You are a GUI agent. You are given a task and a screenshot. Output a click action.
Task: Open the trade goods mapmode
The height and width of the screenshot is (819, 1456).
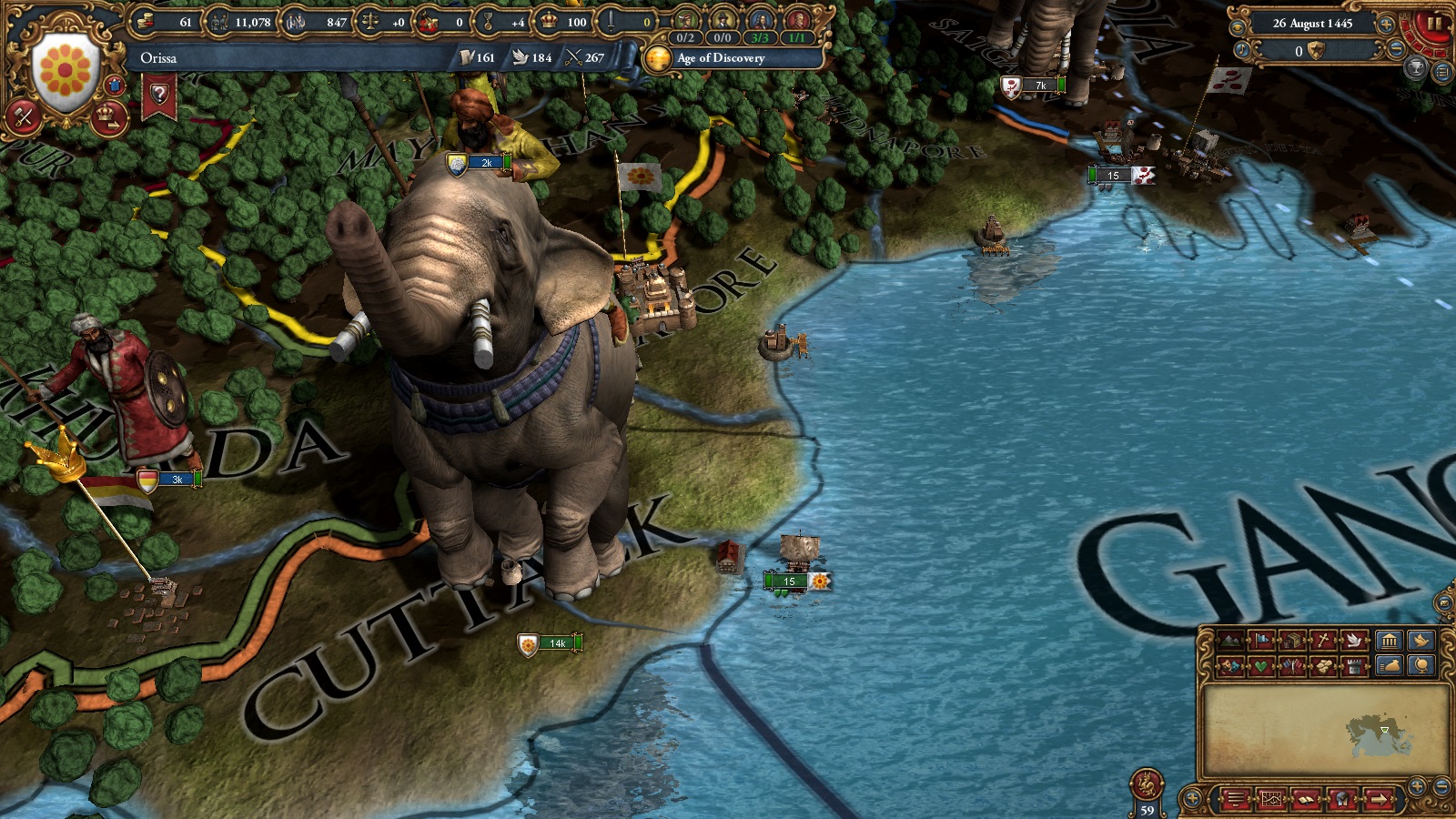[1291, 640]
